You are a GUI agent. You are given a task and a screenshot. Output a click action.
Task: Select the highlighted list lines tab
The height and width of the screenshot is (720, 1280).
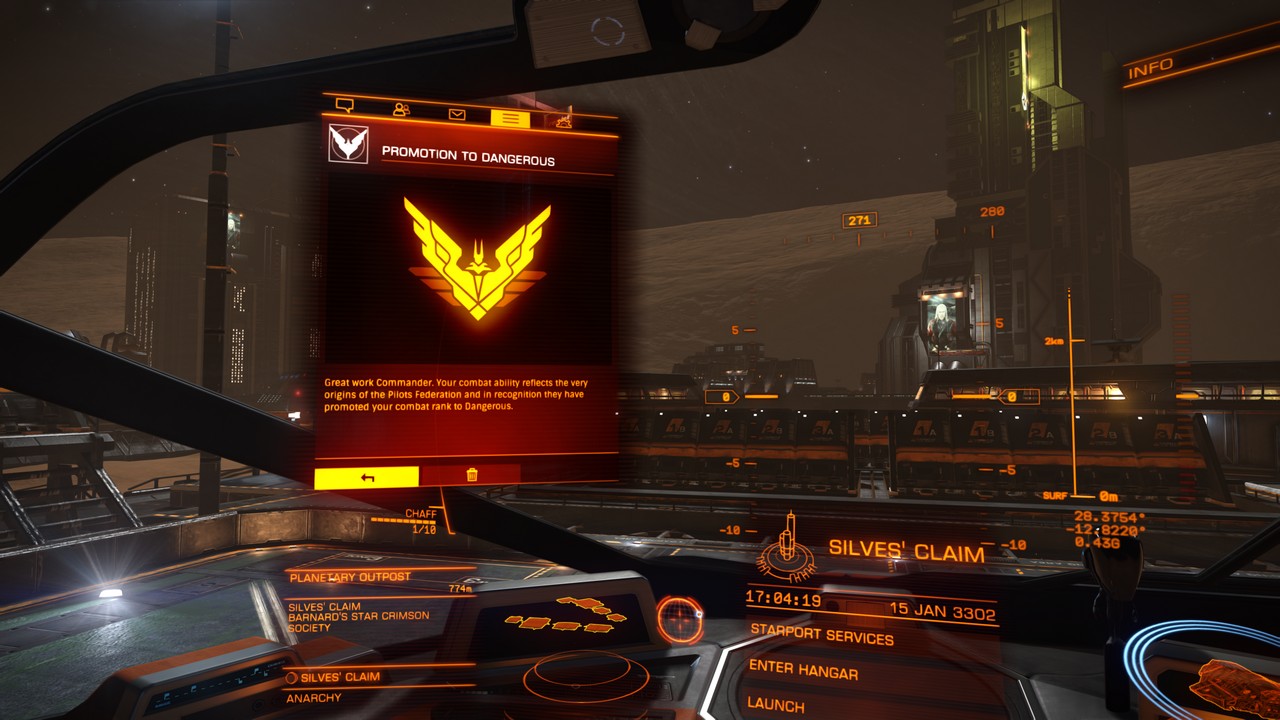[510, 119]
